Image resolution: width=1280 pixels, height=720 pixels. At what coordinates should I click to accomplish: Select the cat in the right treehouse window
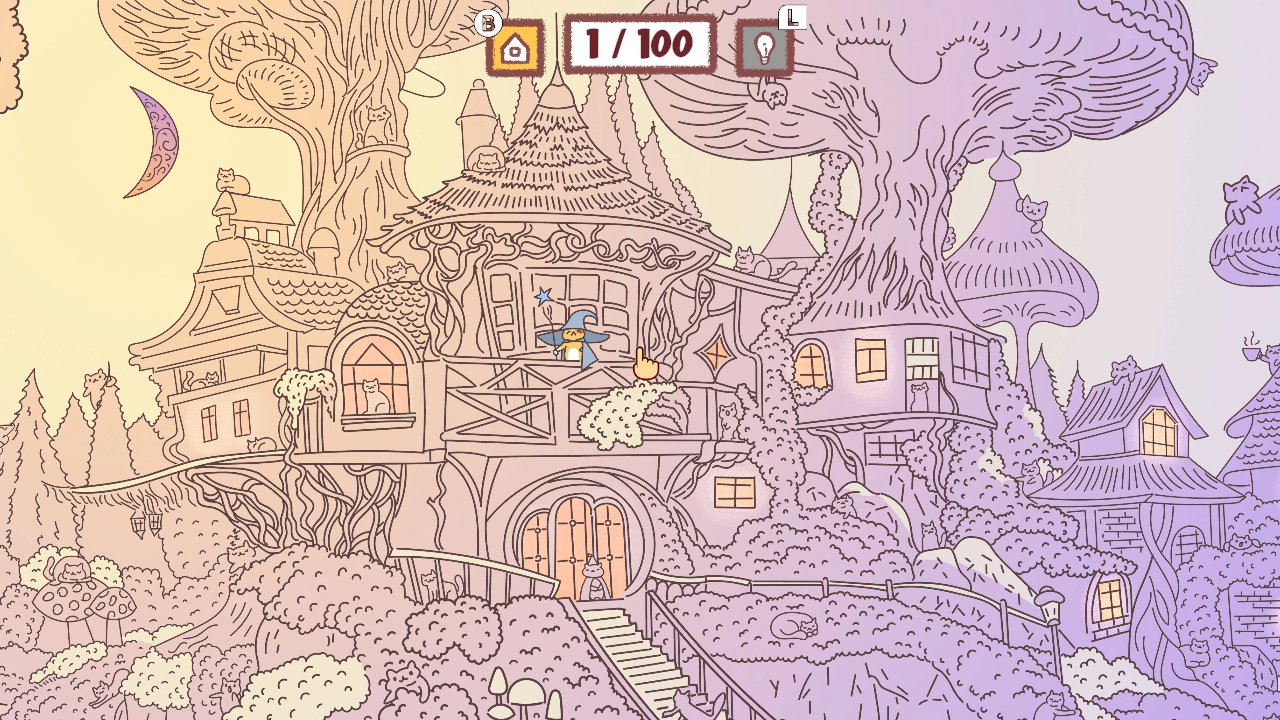click(x=919, y=396)
